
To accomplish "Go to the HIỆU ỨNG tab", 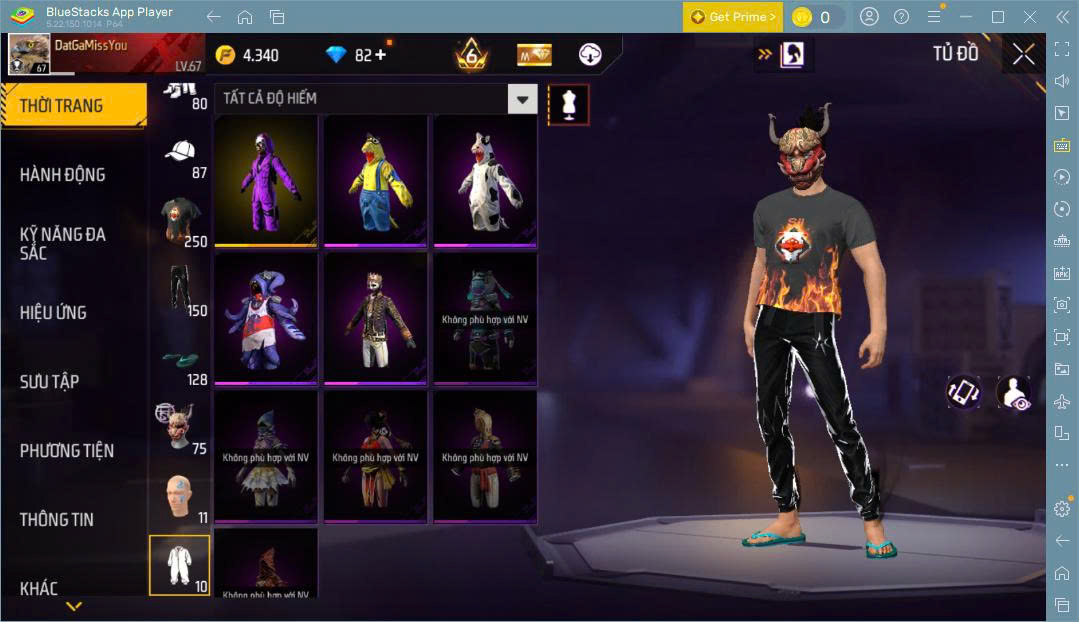I will [x=53, y=312].
